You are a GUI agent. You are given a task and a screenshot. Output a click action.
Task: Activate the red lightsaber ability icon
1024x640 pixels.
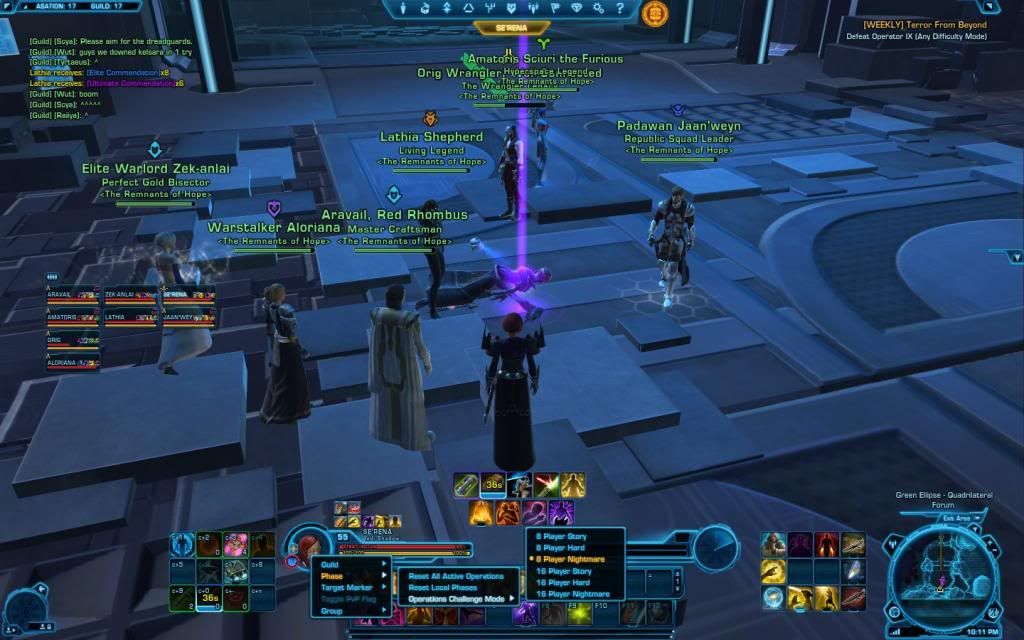(x=546, y=486)
